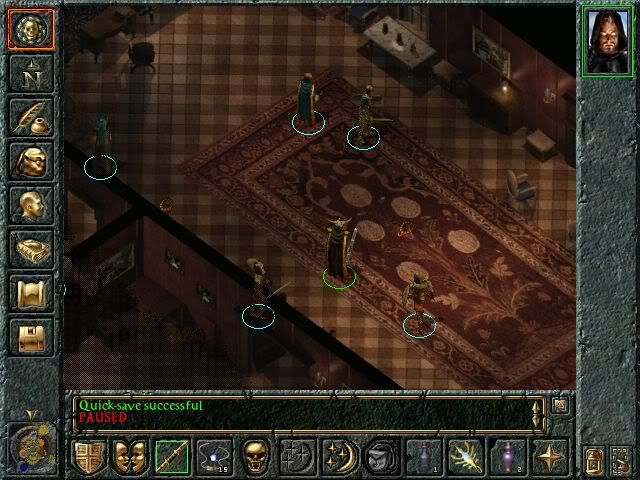Open special abilities with the star icon
The height and width of the screenshot is (480, 640).
click(549, 456)
